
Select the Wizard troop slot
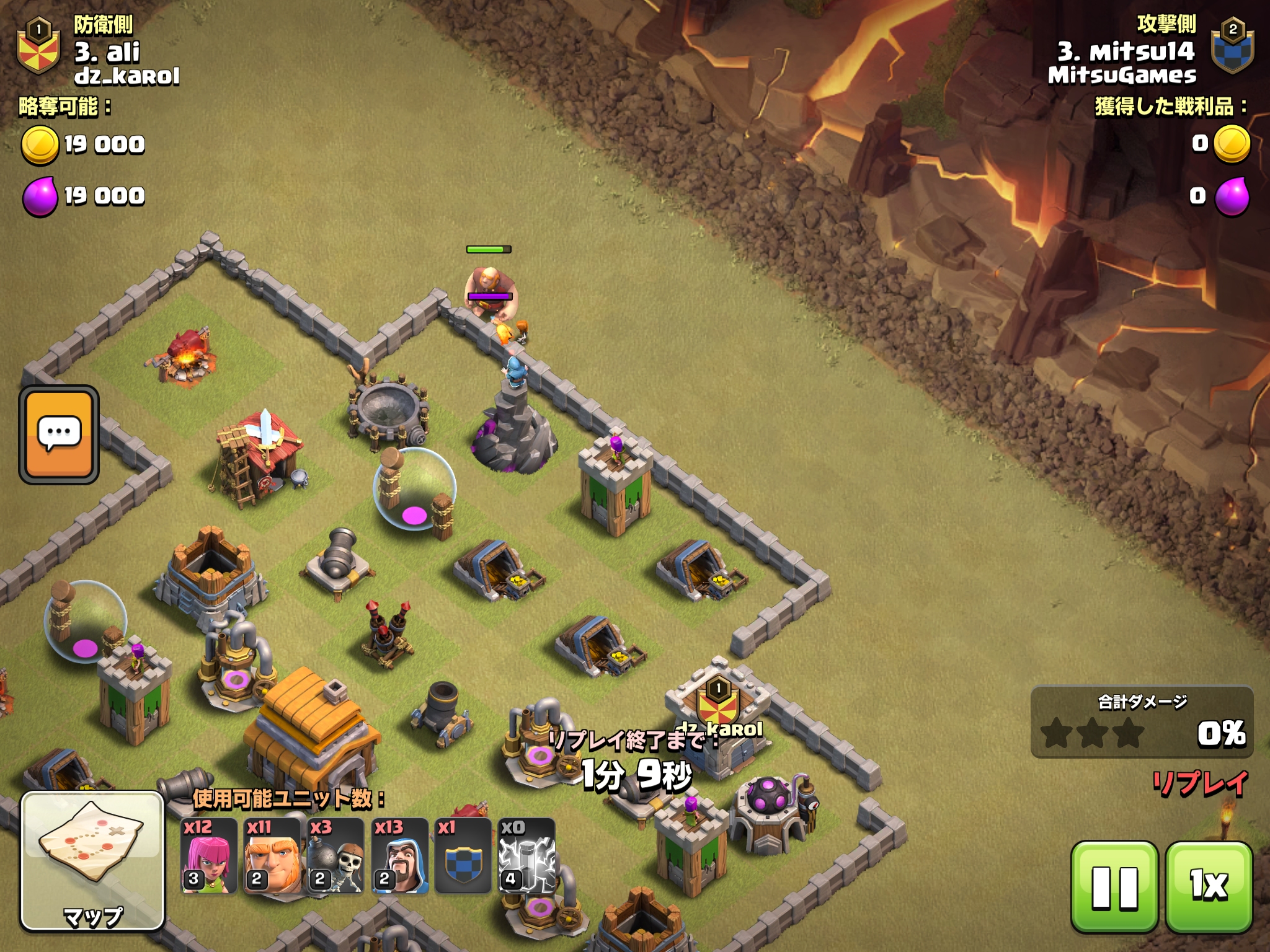coord(400,856)
